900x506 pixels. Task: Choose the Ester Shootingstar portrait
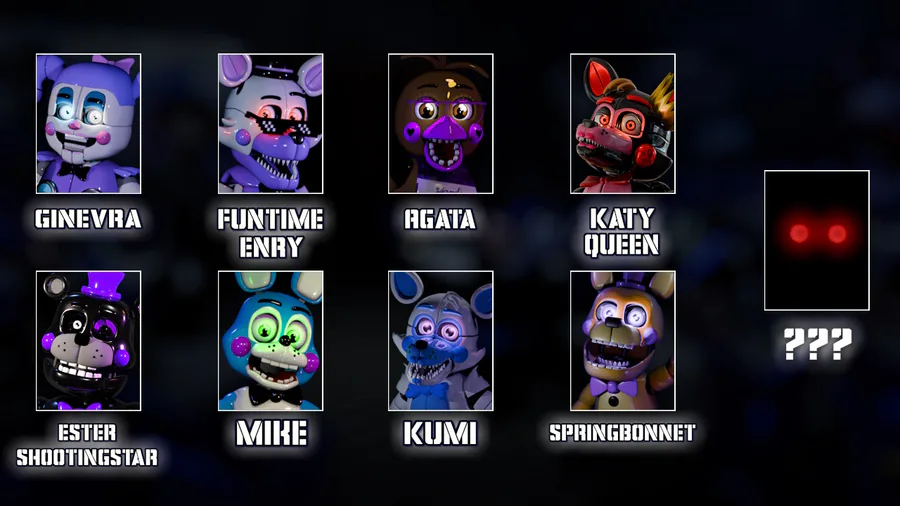click(88, 340)
